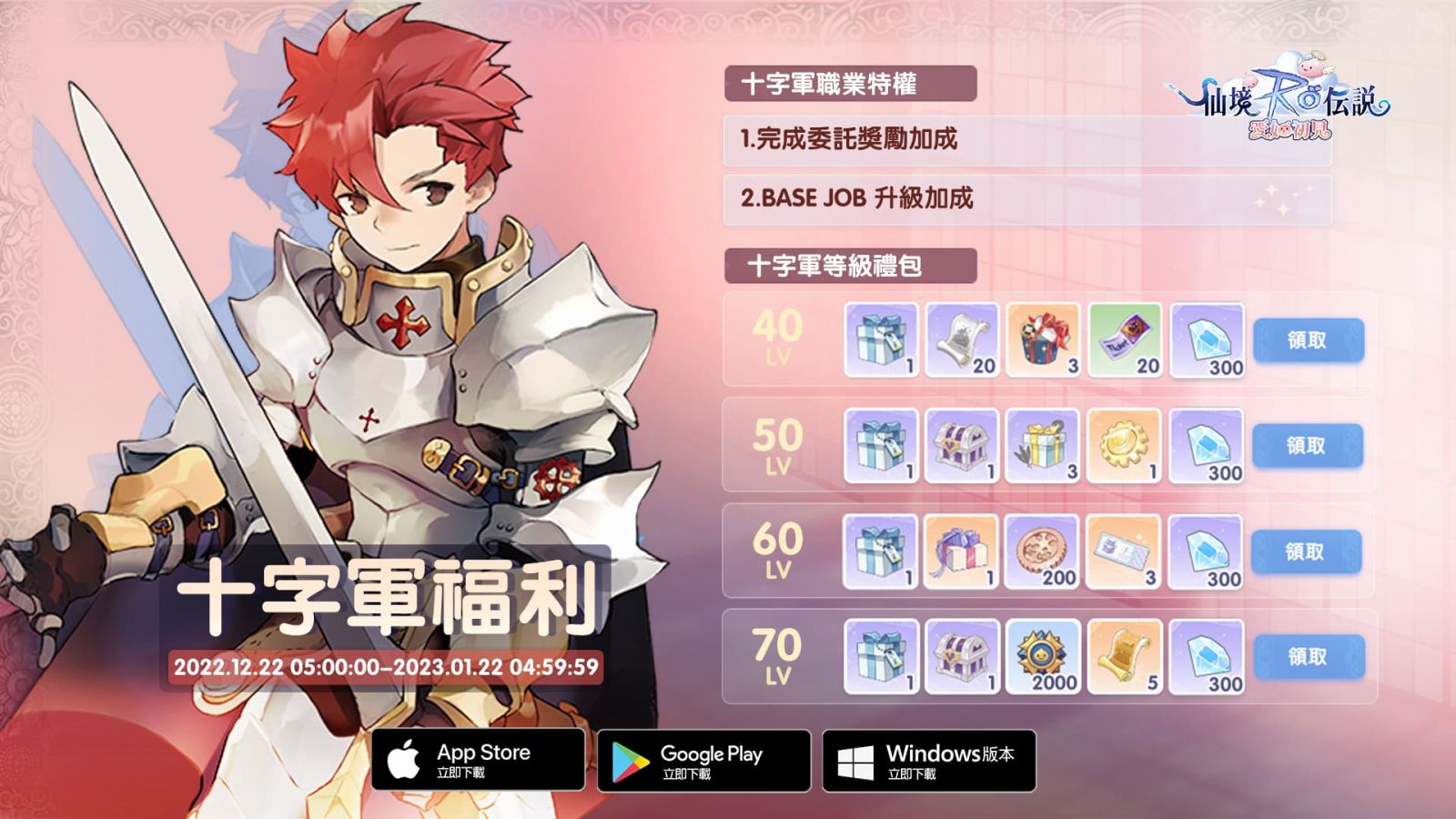Viewport: 1456px width, 819px height.
Task: Open the Google Play download button
Action: click(x=703, y=761)
